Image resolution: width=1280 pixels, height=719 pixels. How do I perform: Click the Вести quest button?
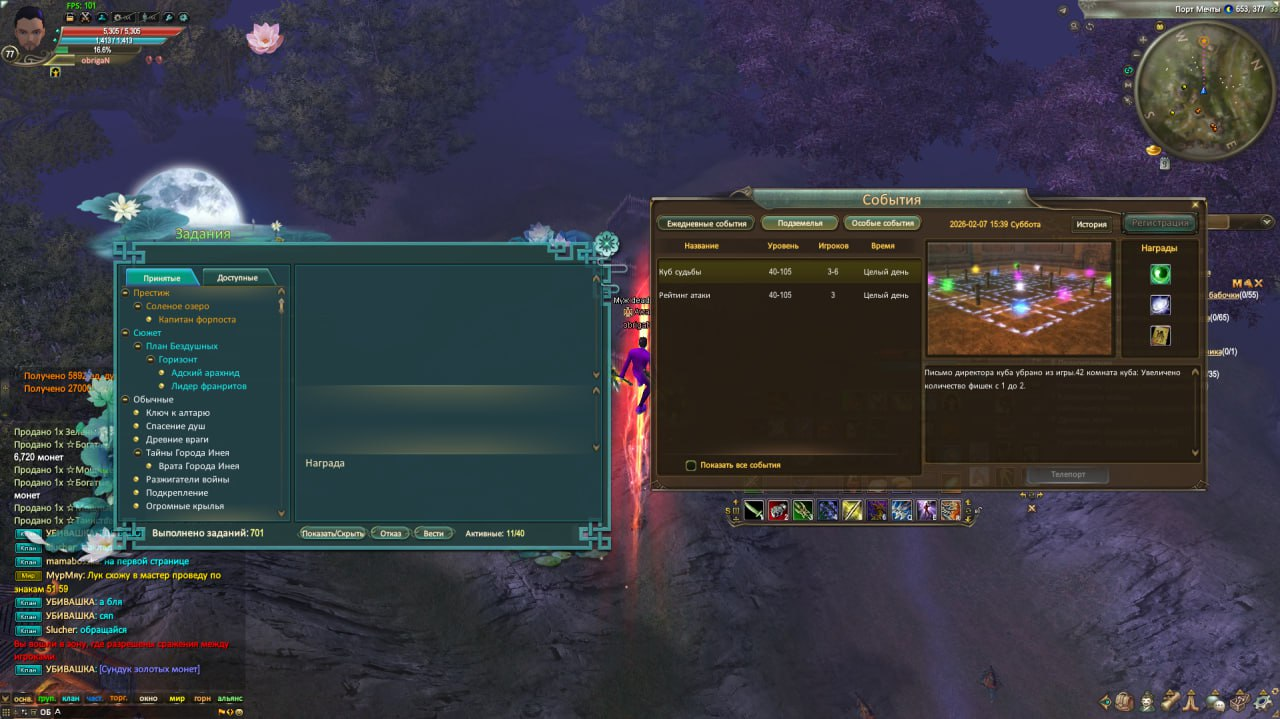(433, 533)
